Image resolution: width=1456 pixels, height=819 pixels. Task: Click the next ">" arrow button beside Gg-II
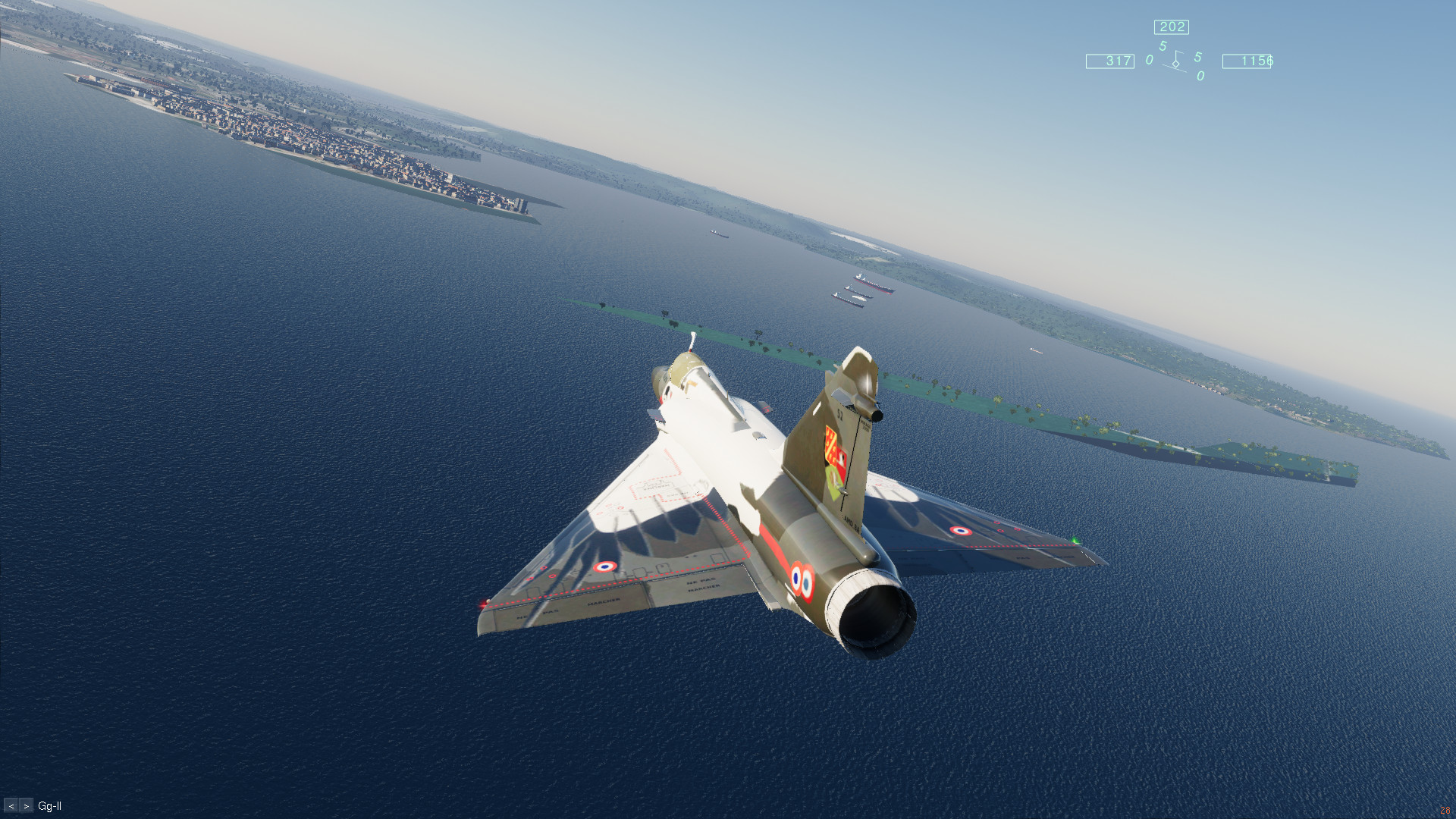click(x=27, y=806)
